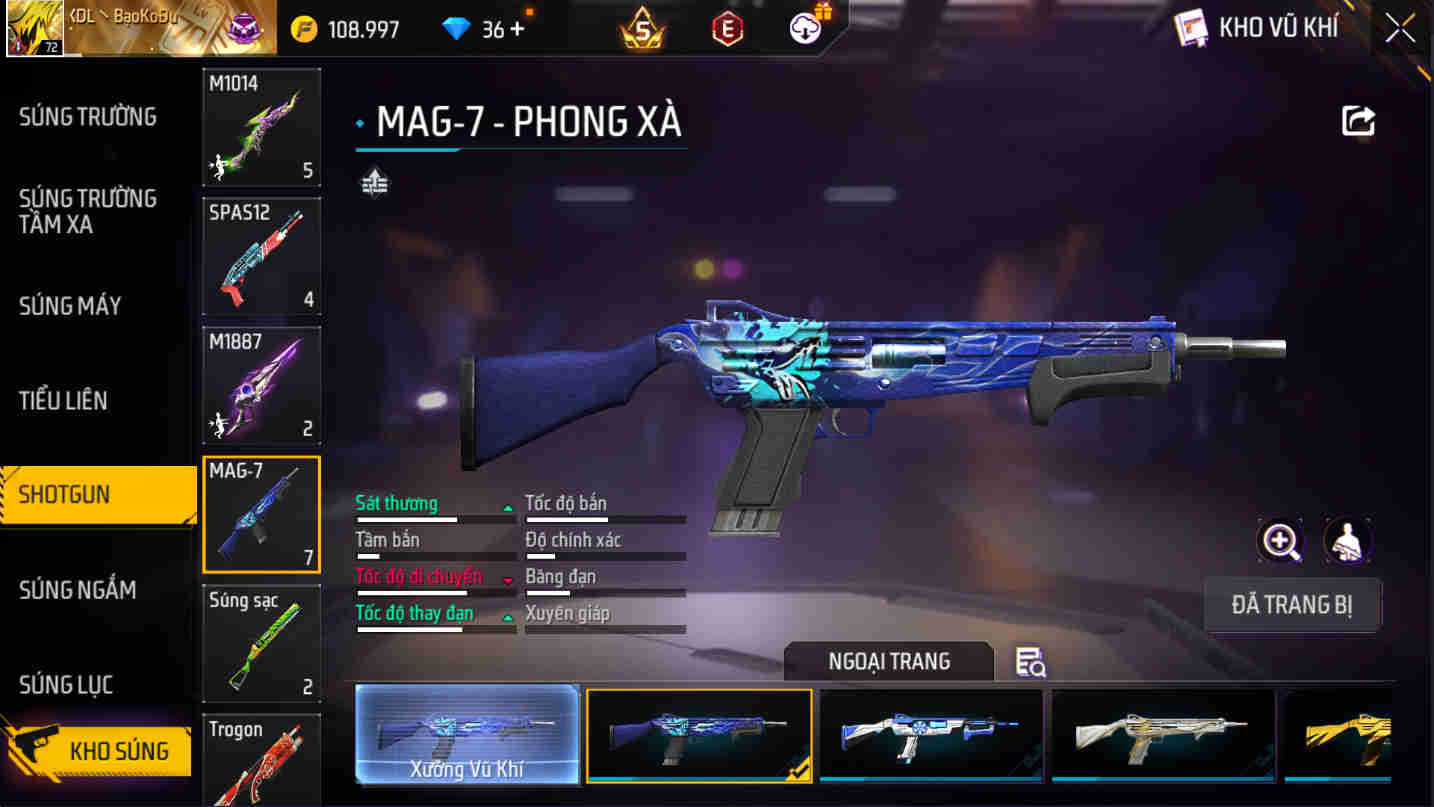
Task: Tap the player avatar in the top corner
Action: (35, 28)
